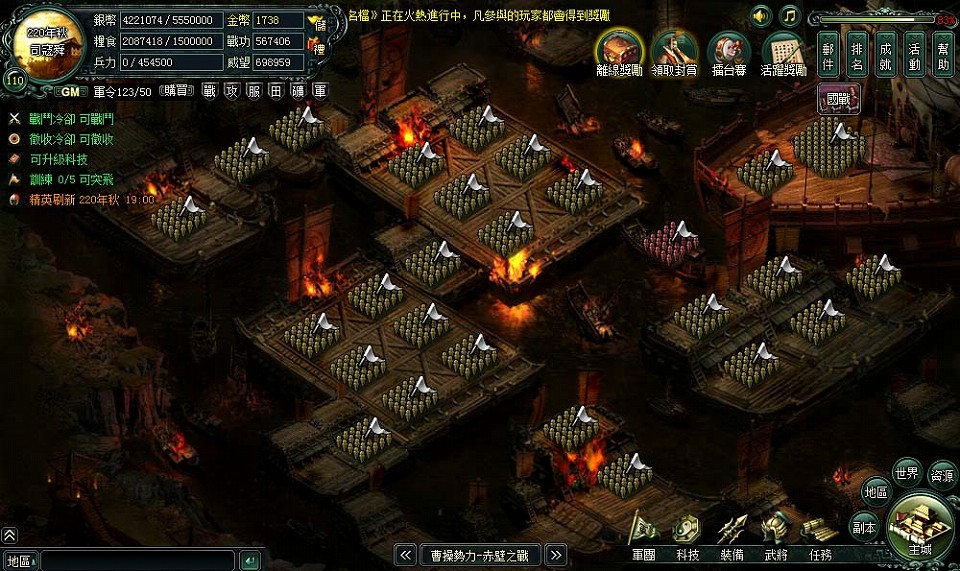Viewport: 960px width, 571px height.
Task: Show the 排名 rankings
Action: pyautogui.click(x=857, y=55)
